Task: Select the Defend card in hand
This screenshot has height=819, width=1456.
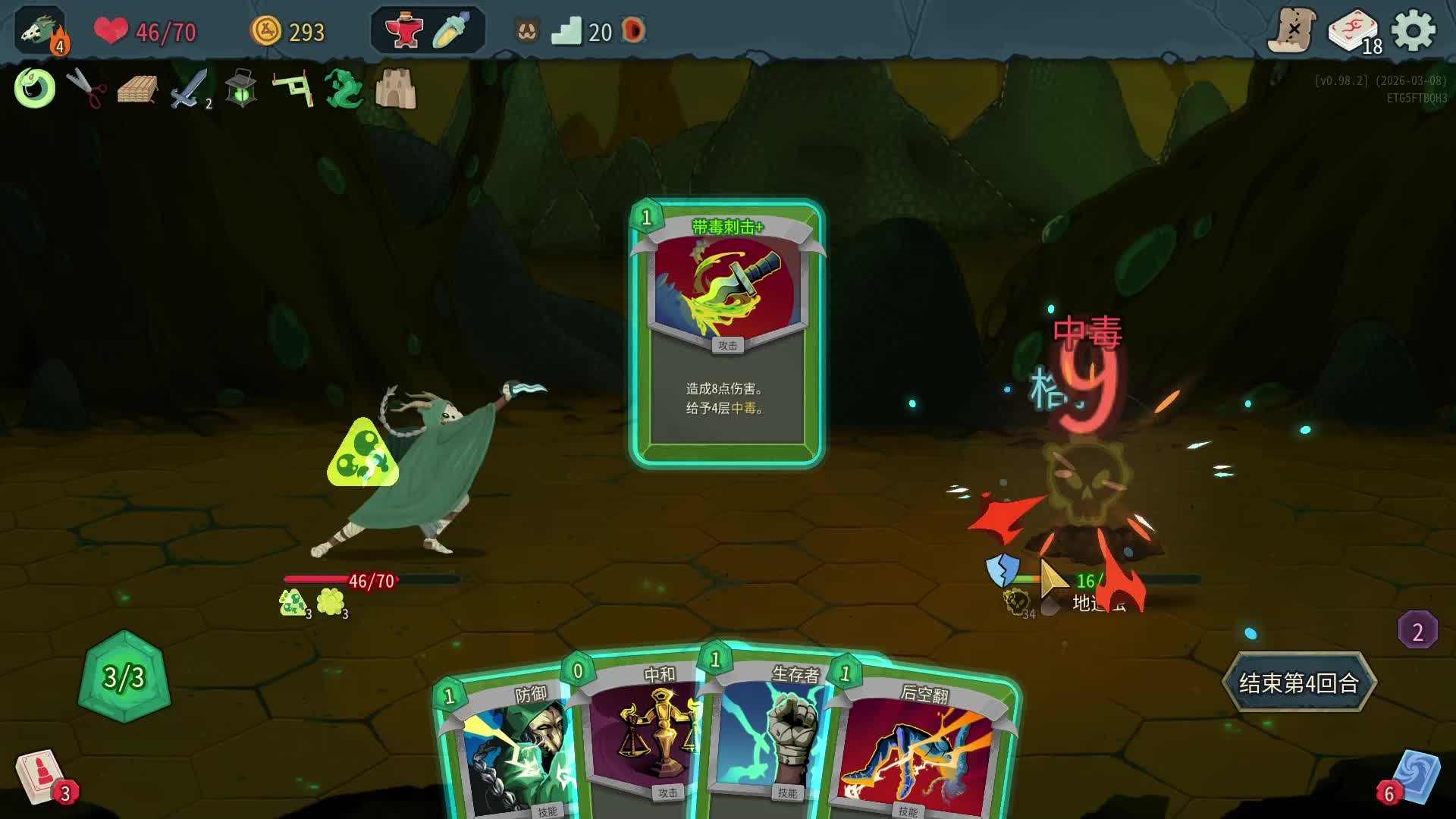Action: click(508, 751)
